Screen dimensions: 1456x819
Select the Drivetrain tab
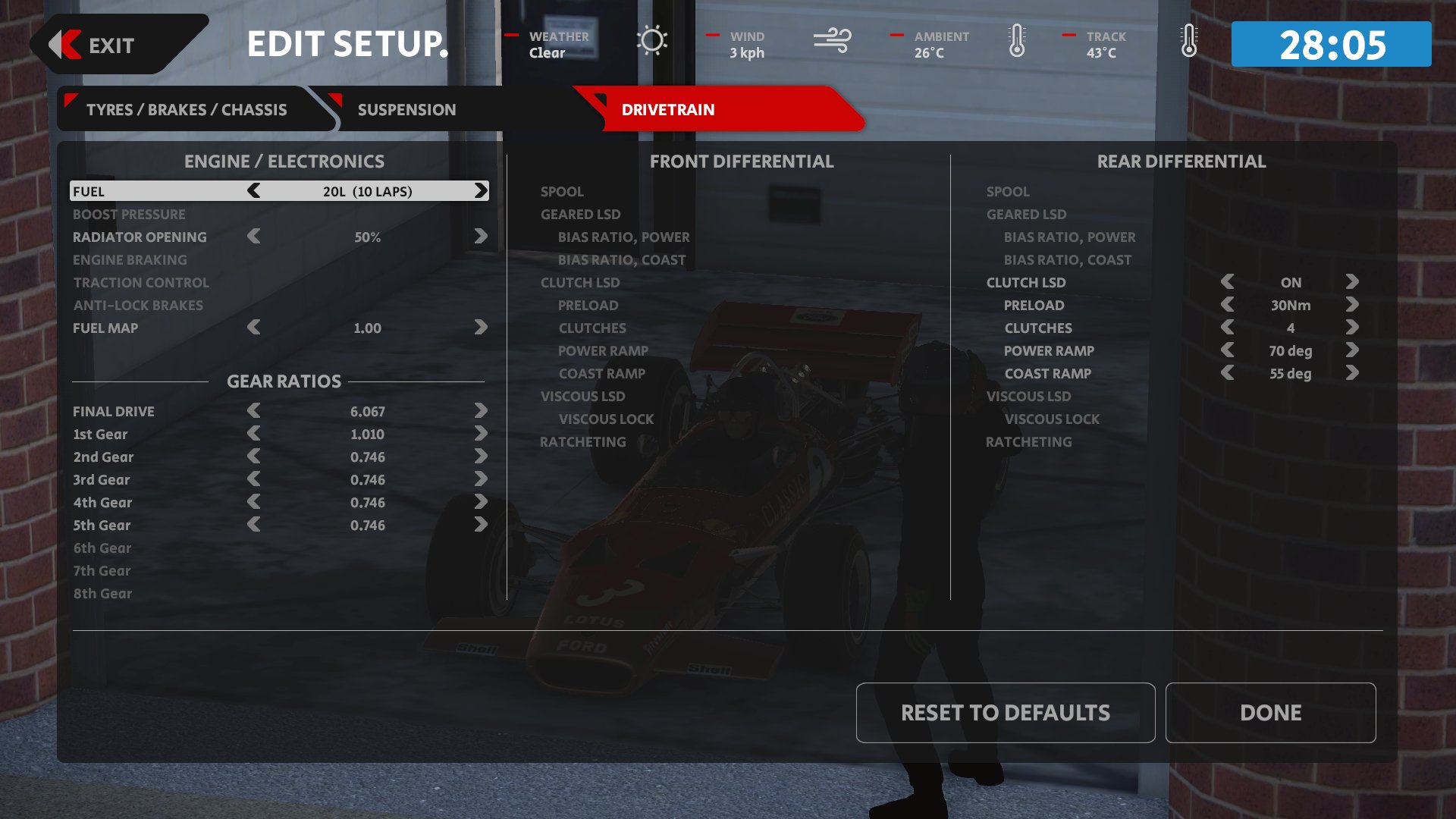pos(667,110)
